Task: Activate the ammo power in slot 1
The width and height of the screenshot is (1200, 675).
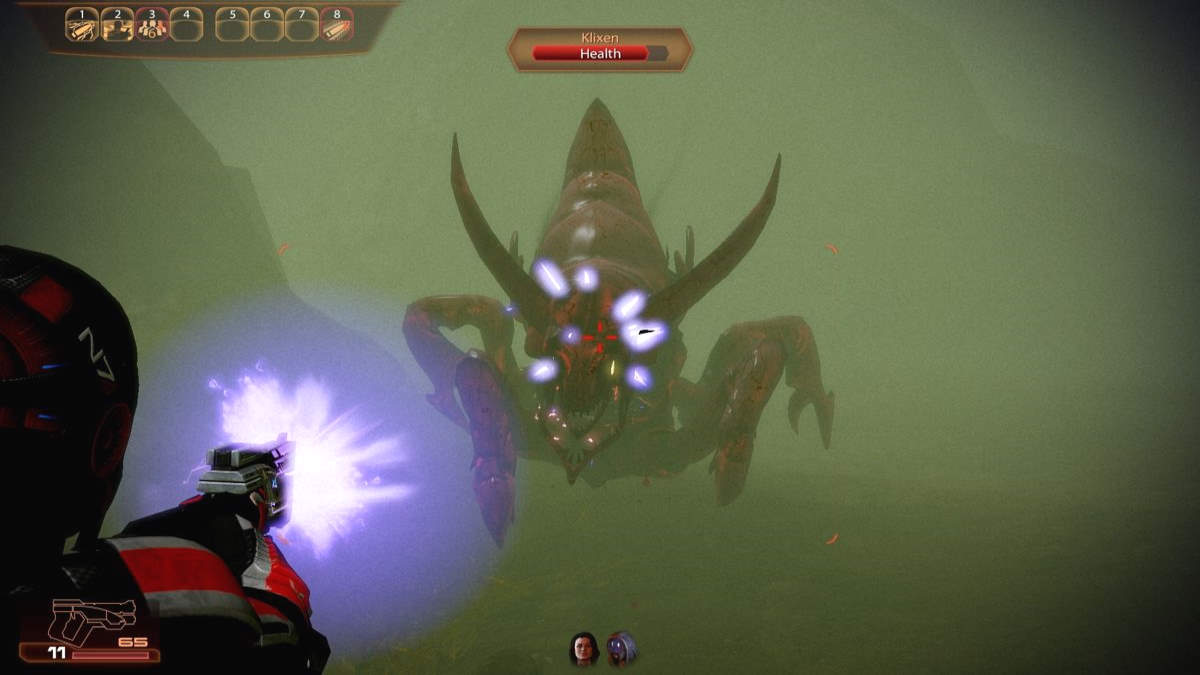Action: (82, 27)
